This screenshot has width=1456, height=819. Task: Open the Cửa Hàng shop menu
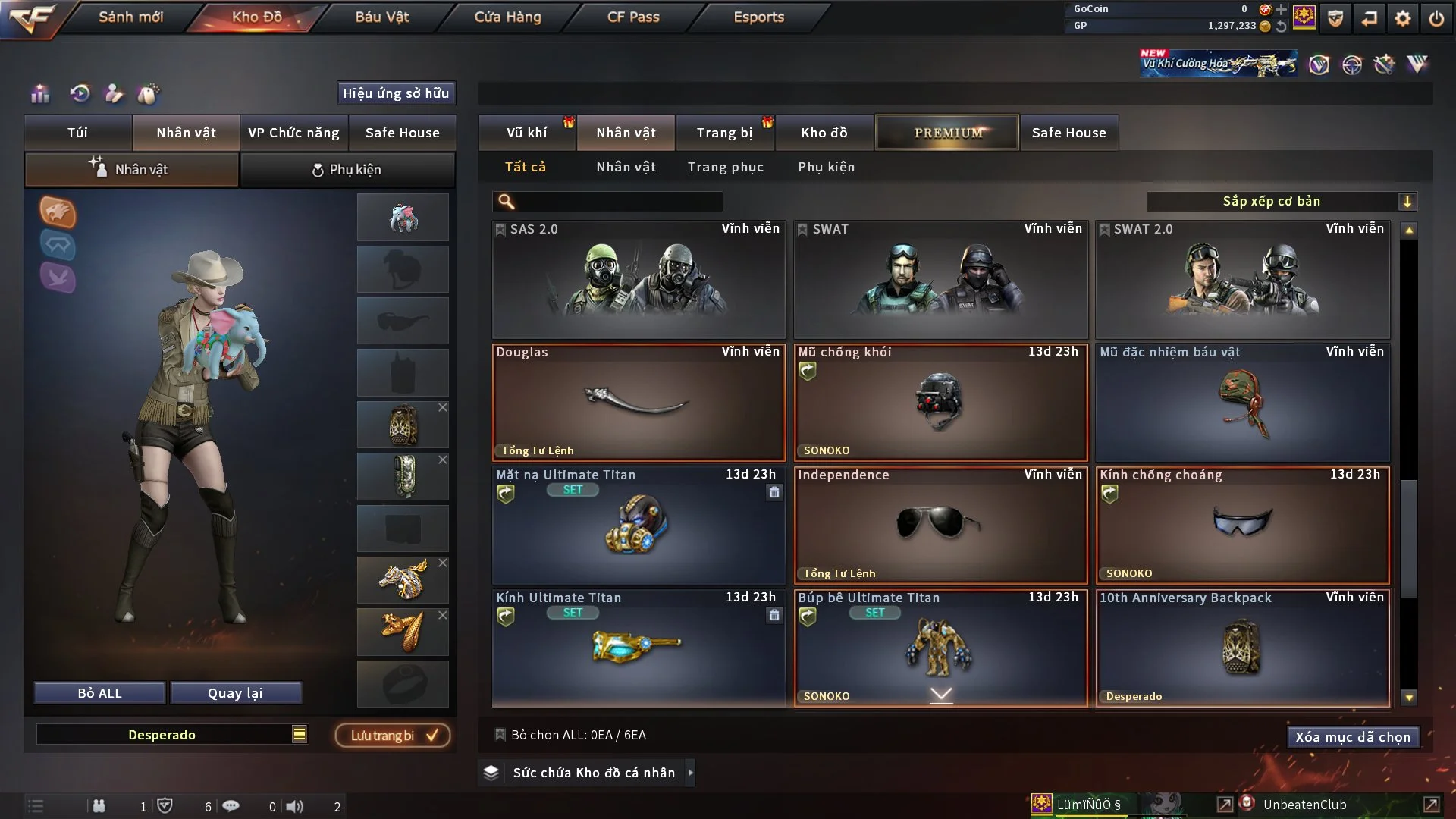click(x=507, y=17)
